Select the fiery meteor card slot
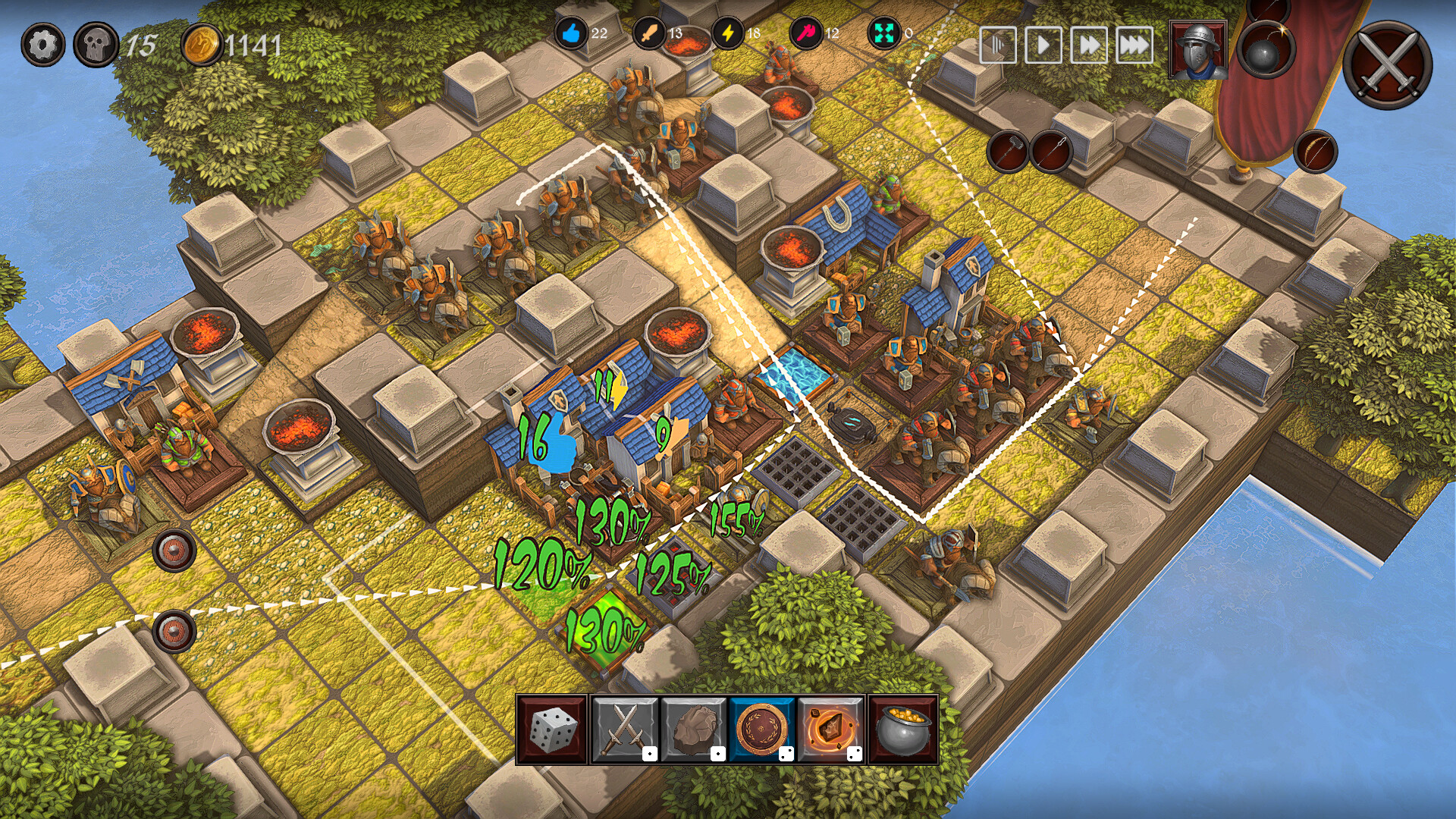The width and height of the screenshot is (1456, 819). (x=831, y=730)
